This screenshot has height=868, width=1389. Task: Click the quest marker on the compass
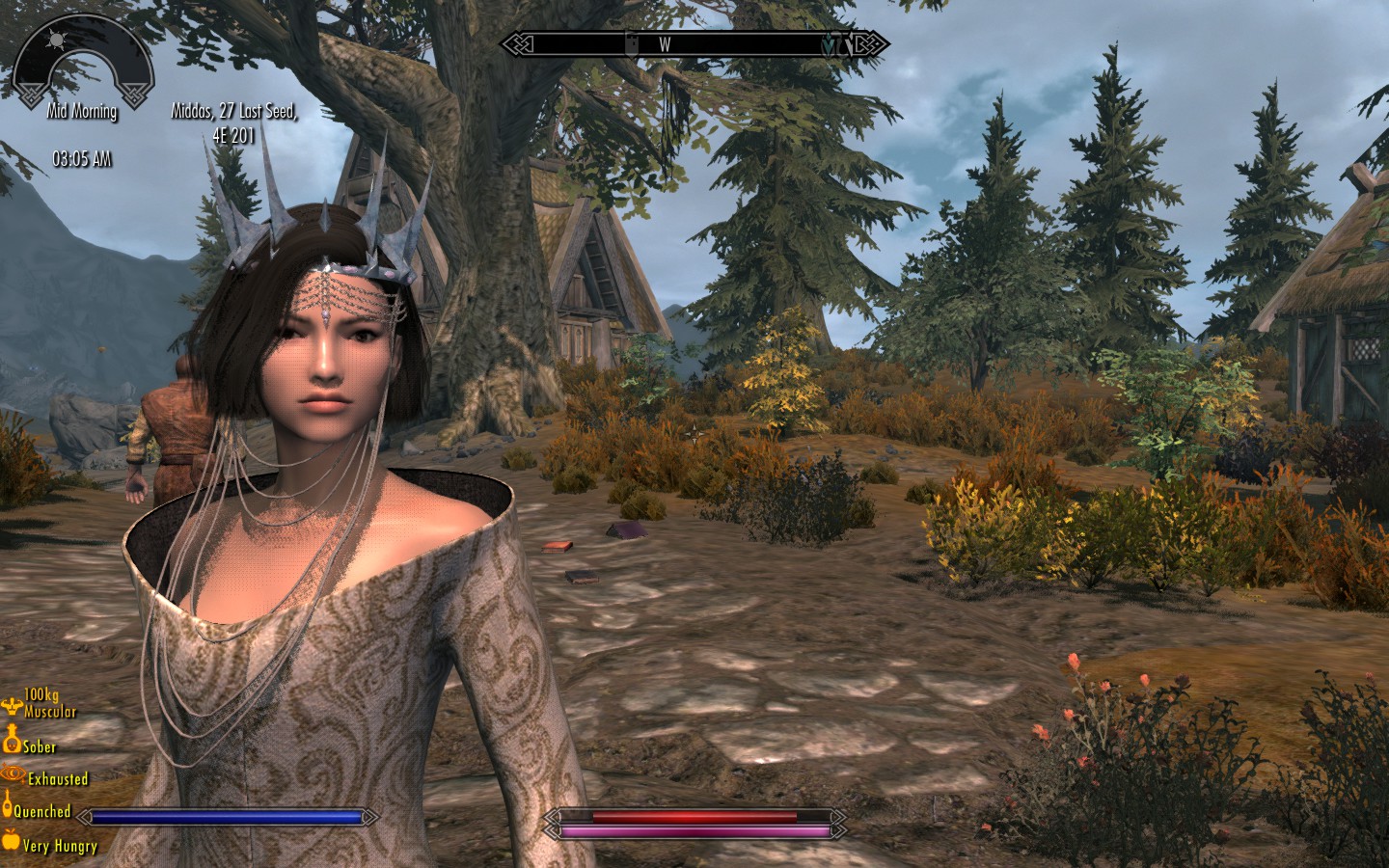coord(831,44)
